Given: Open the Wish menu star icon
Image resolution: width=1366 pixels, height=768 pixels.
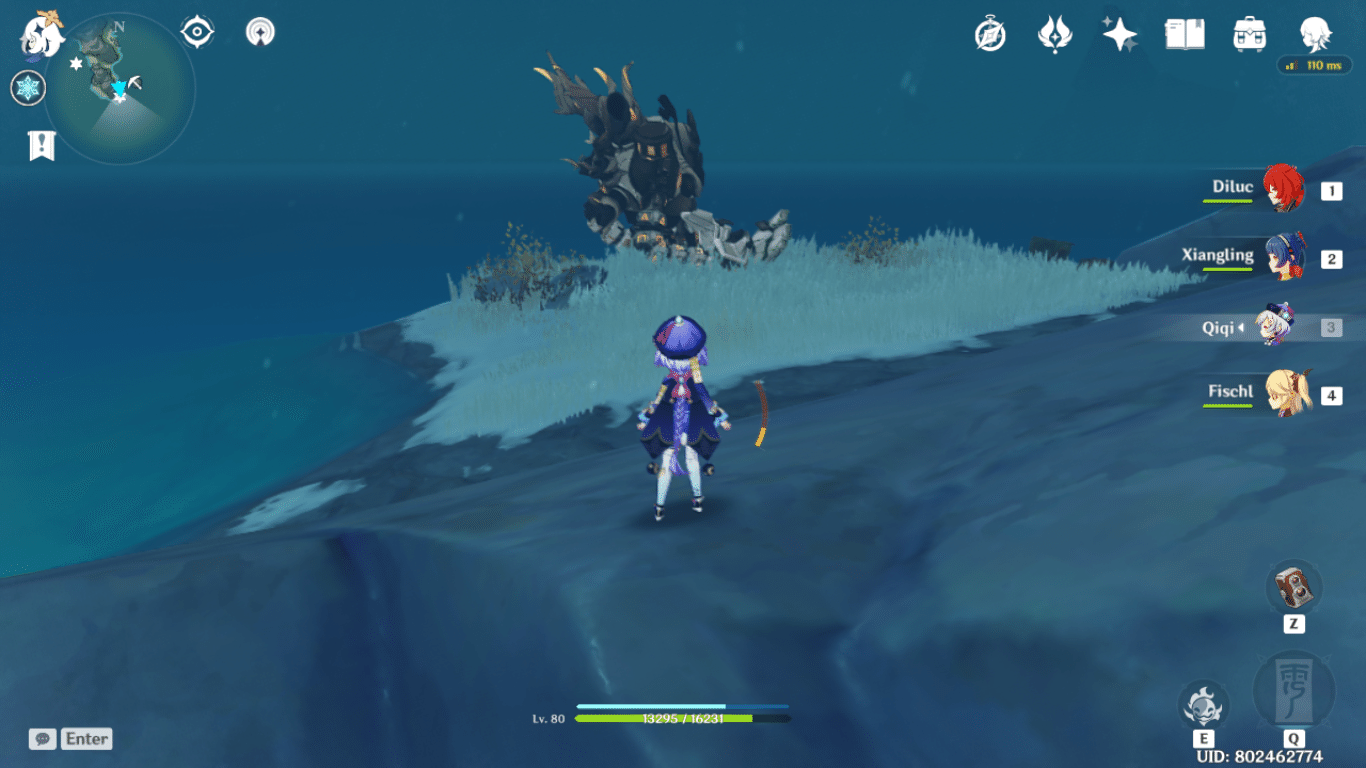Looking at the screenshot, I should [1119, 33].
